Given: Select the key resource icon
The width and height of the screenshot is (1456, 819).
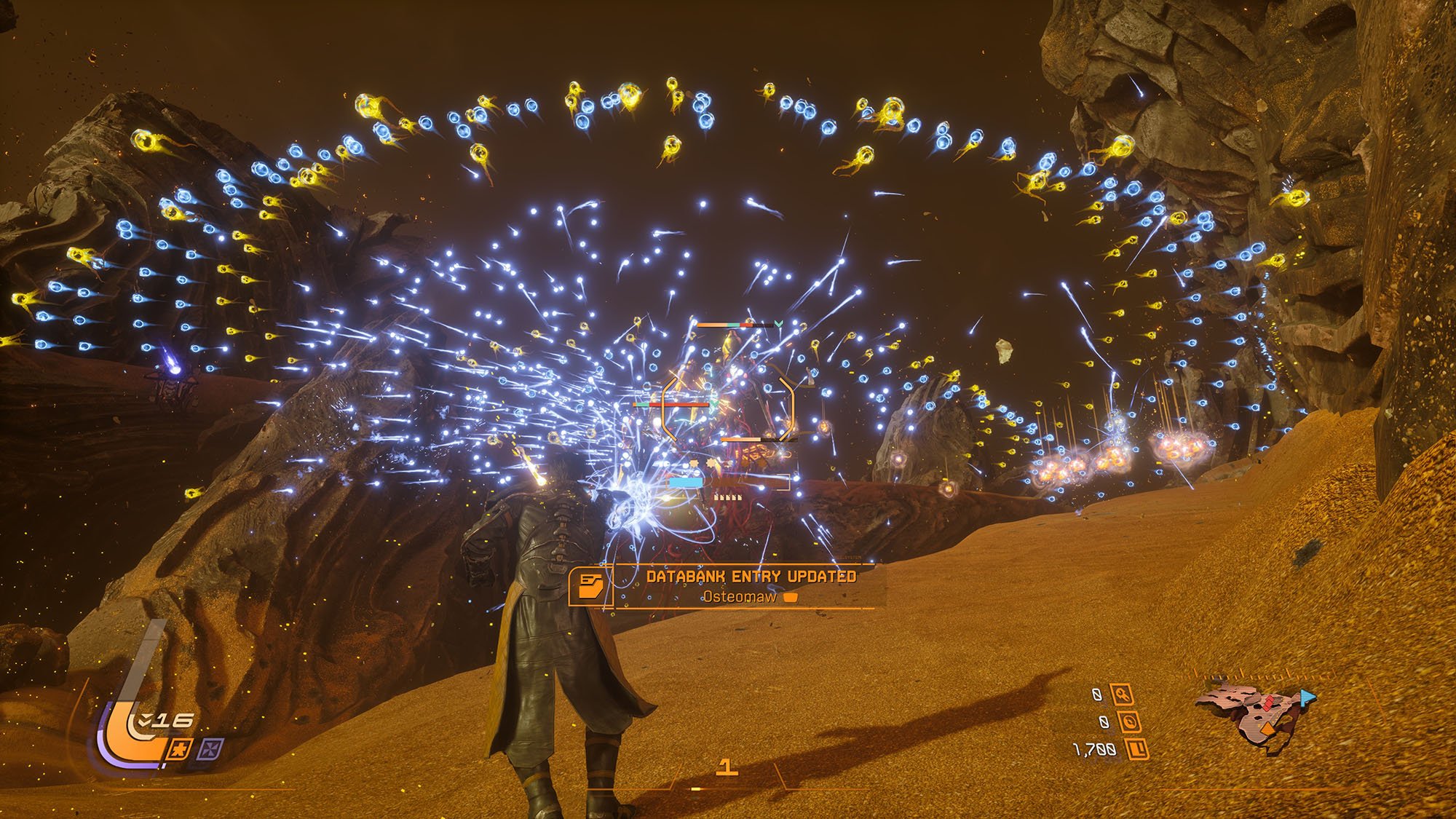Looking at the screenshot, I should tap(1122, 695).
